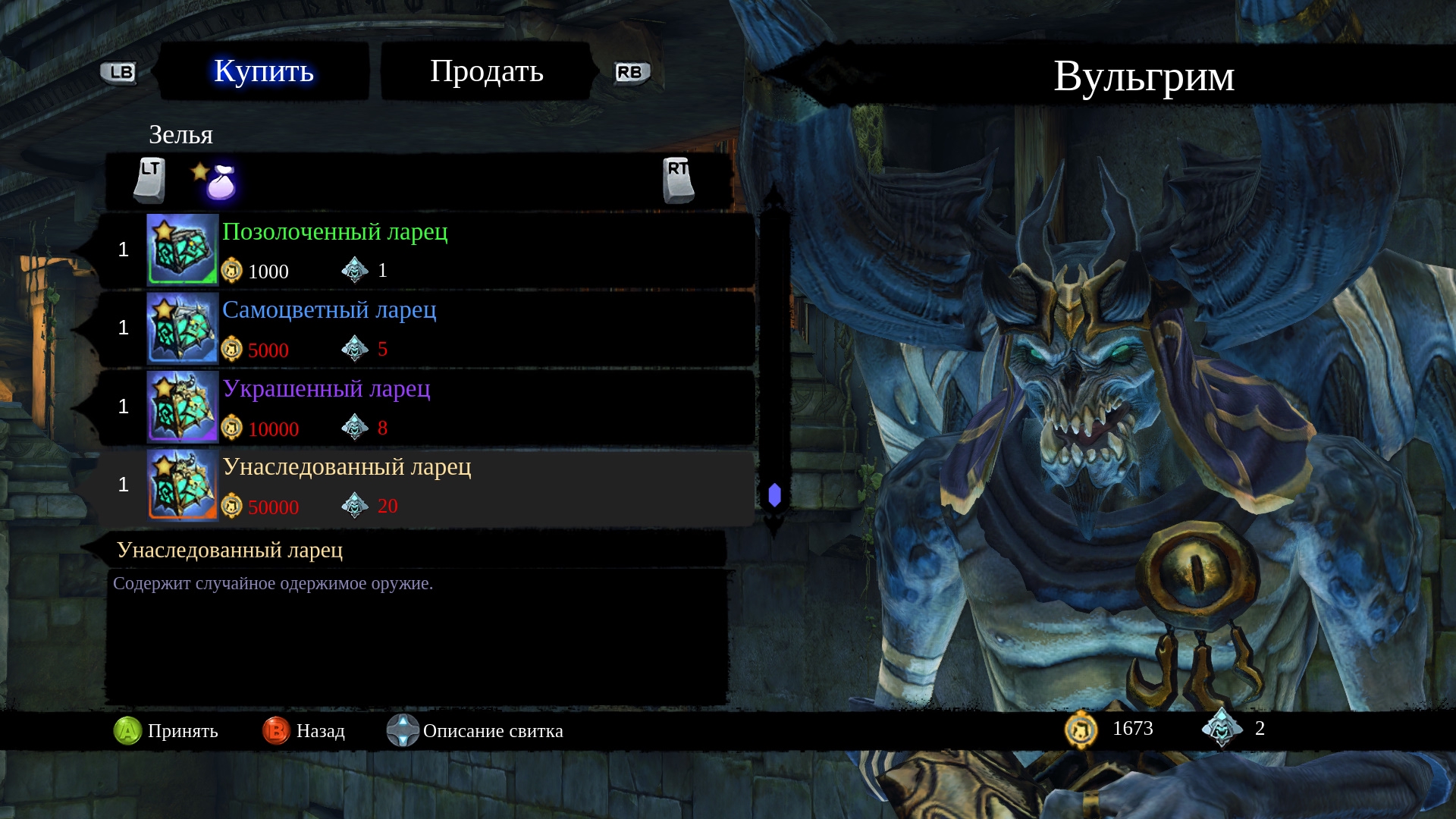Click the blue scrollbar handle

tap(774, 495)
